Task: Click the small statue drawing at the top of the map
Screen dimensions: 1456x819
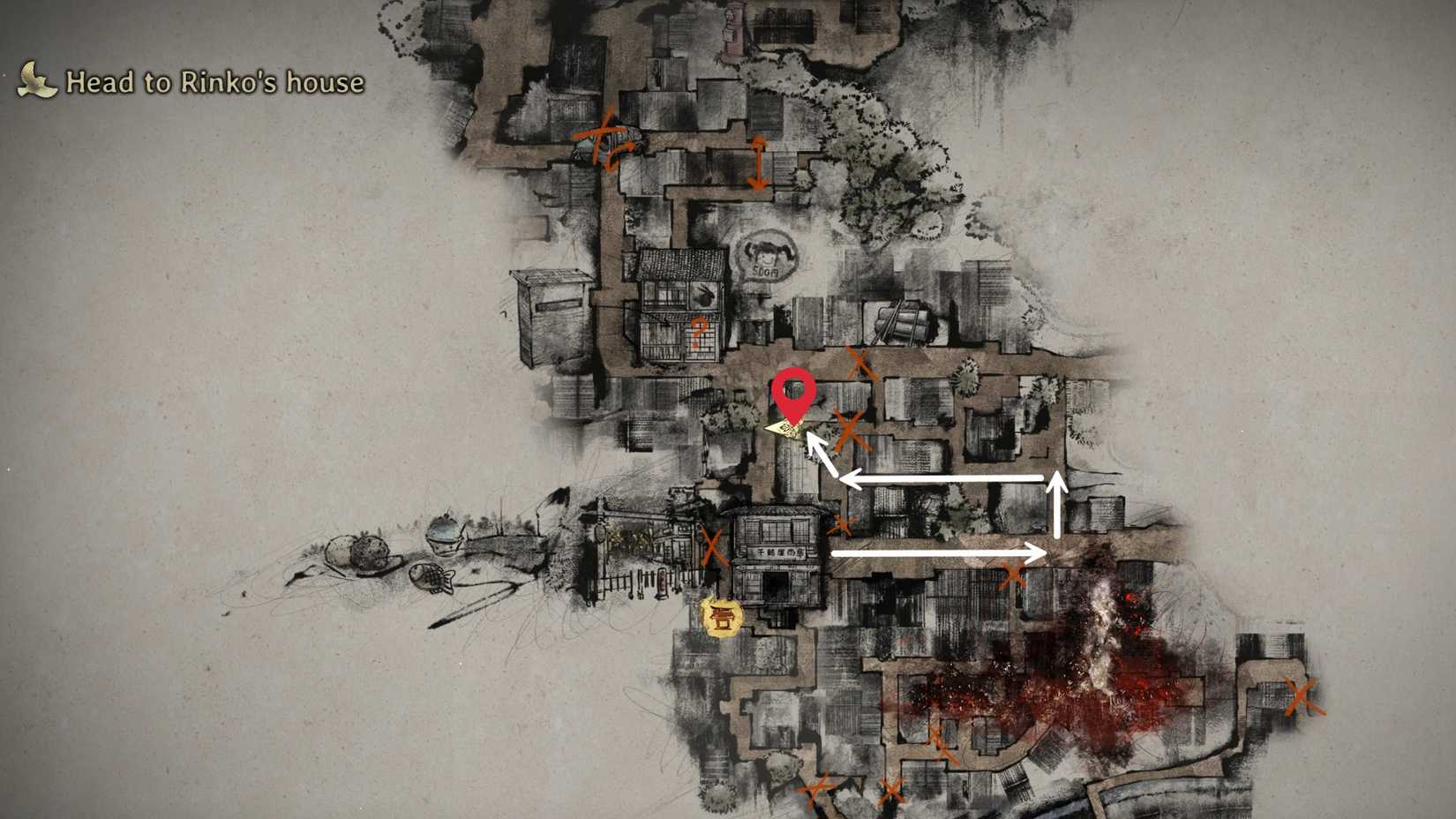Action: pyautogui.click(x=734, y=28)
